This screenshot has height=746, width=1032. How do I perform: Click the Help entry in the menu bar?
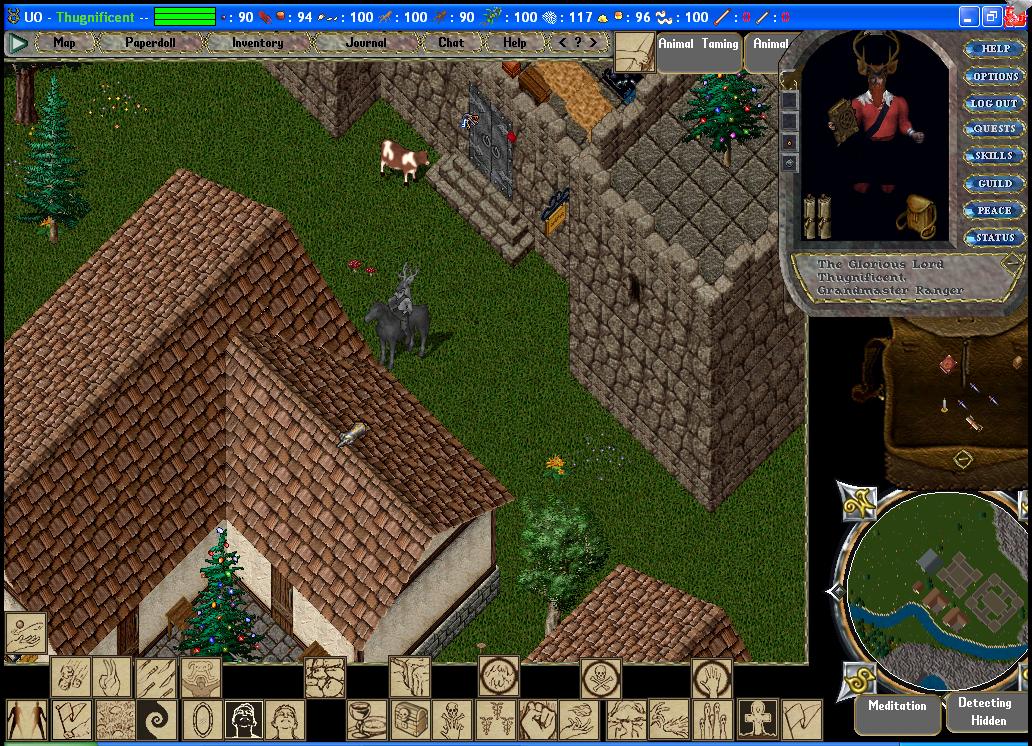[x=514, y=43]
